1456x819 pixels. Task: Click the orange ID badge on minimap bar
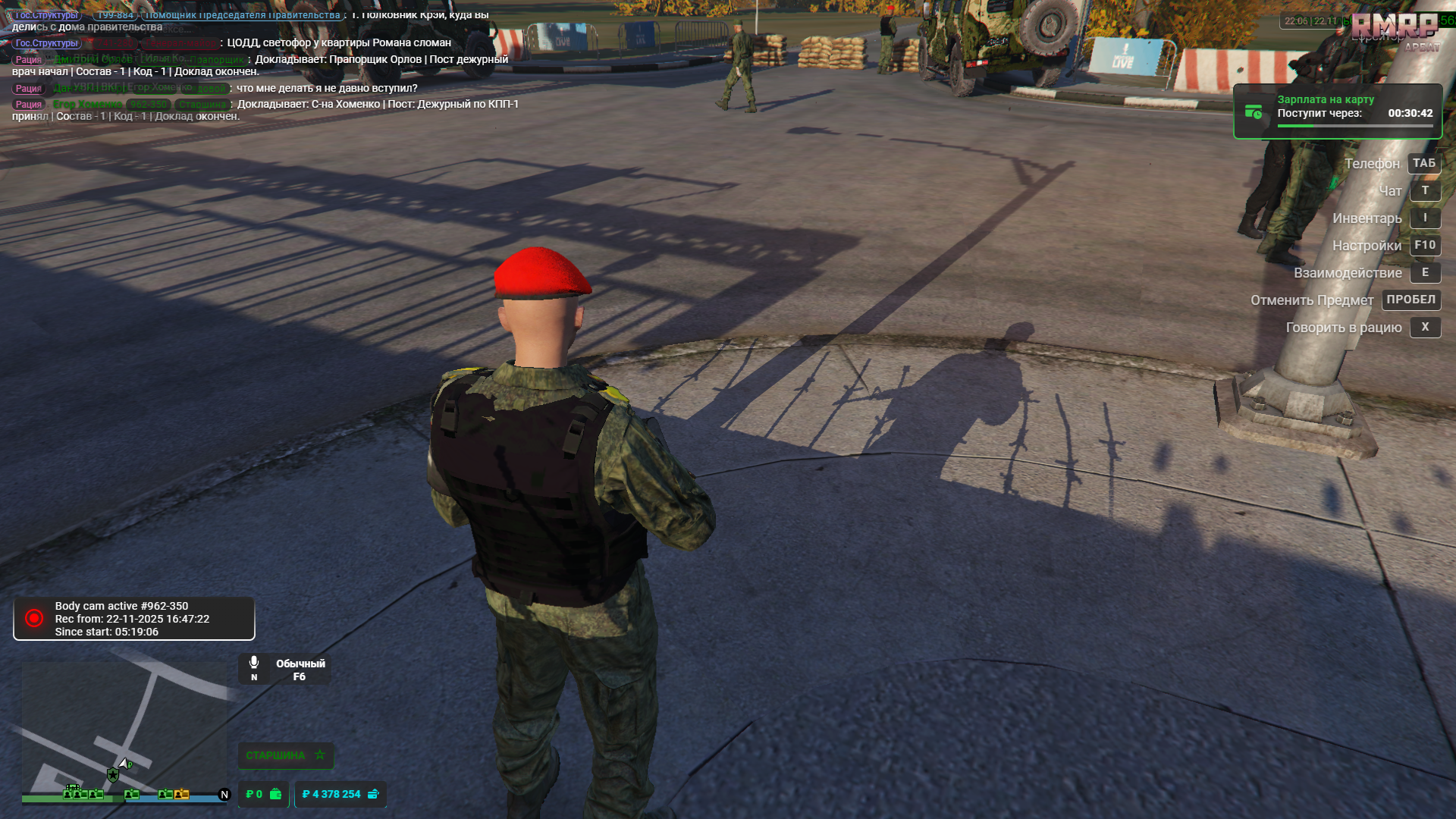click(x=180, y=794)
